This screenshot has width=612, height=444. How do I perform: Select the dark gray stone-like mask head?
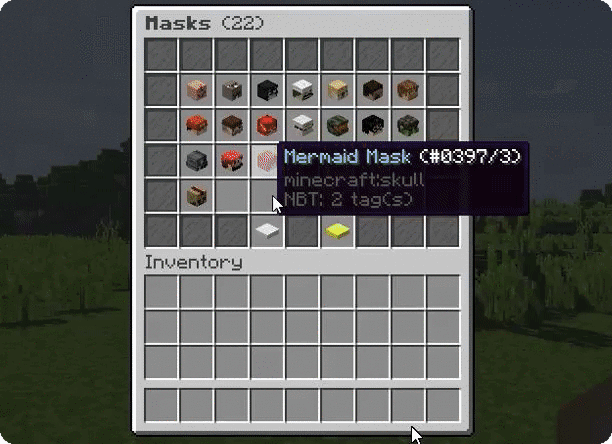tap(196, 160)
